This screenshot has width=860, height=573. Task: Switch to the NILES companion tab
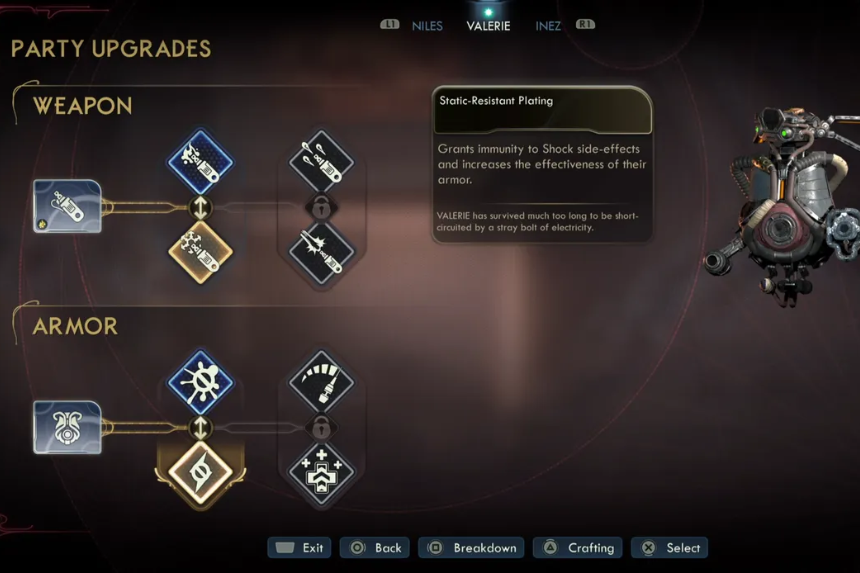point(427,26)
